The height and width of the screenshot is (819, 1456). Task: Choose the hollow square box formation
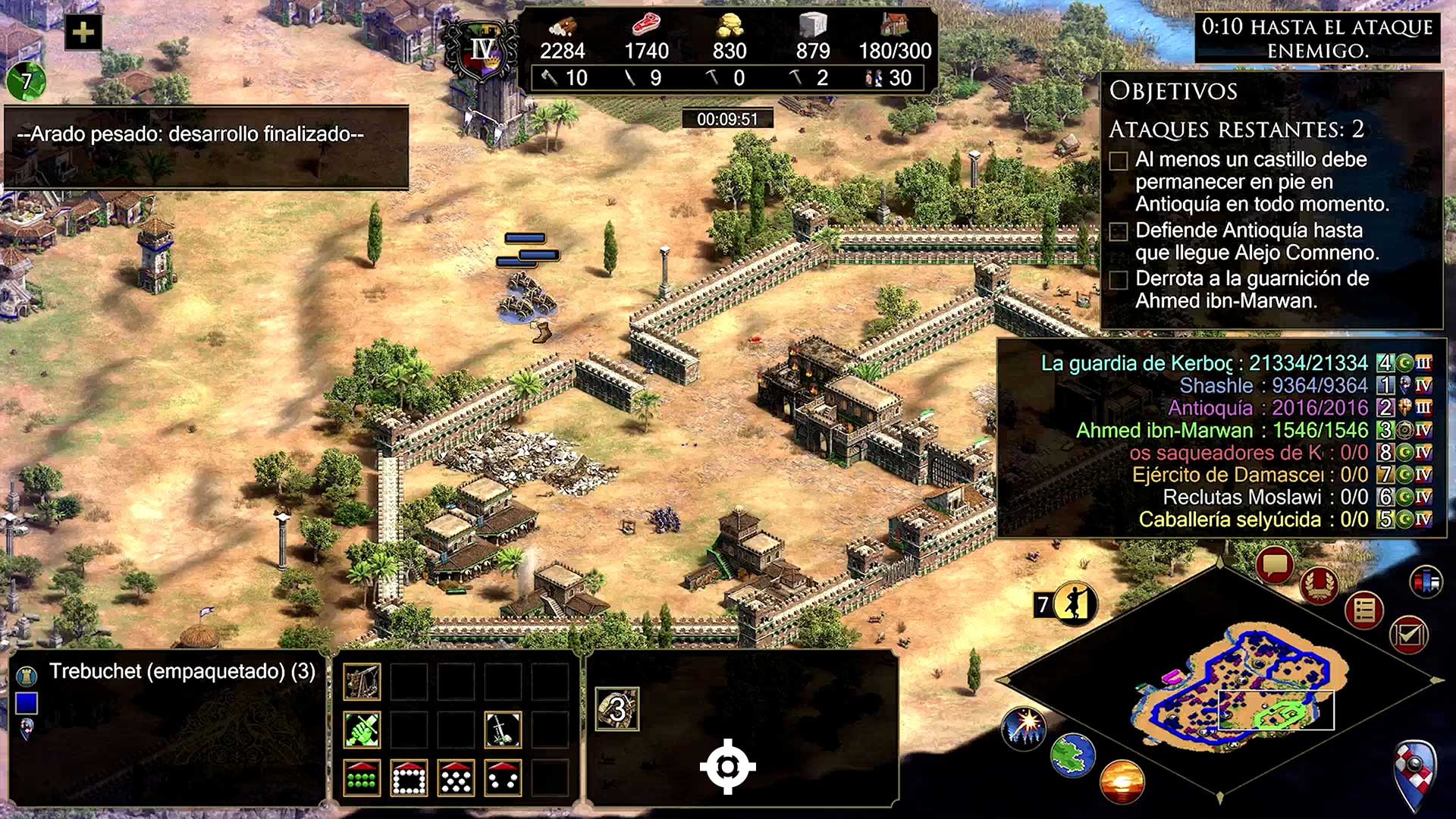click(409, 777)
